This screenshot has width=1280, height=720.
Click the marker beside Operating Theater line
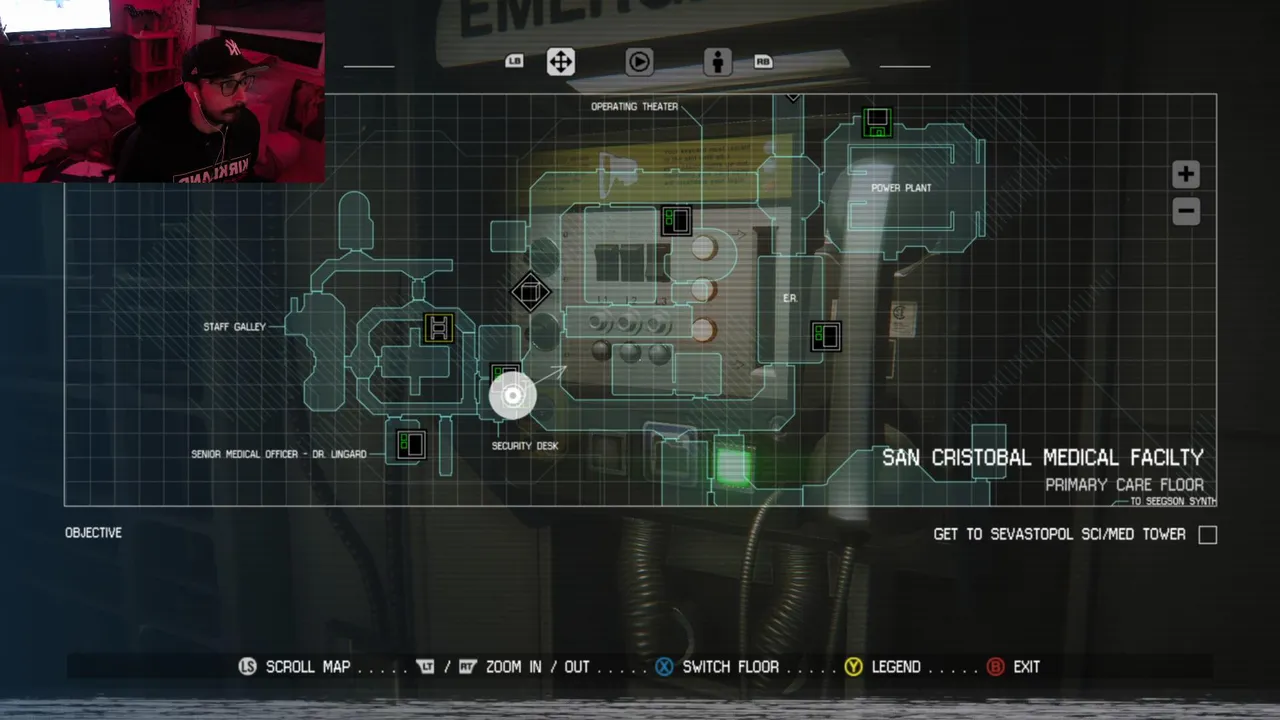pyautogui.click(x=676, y=220)
